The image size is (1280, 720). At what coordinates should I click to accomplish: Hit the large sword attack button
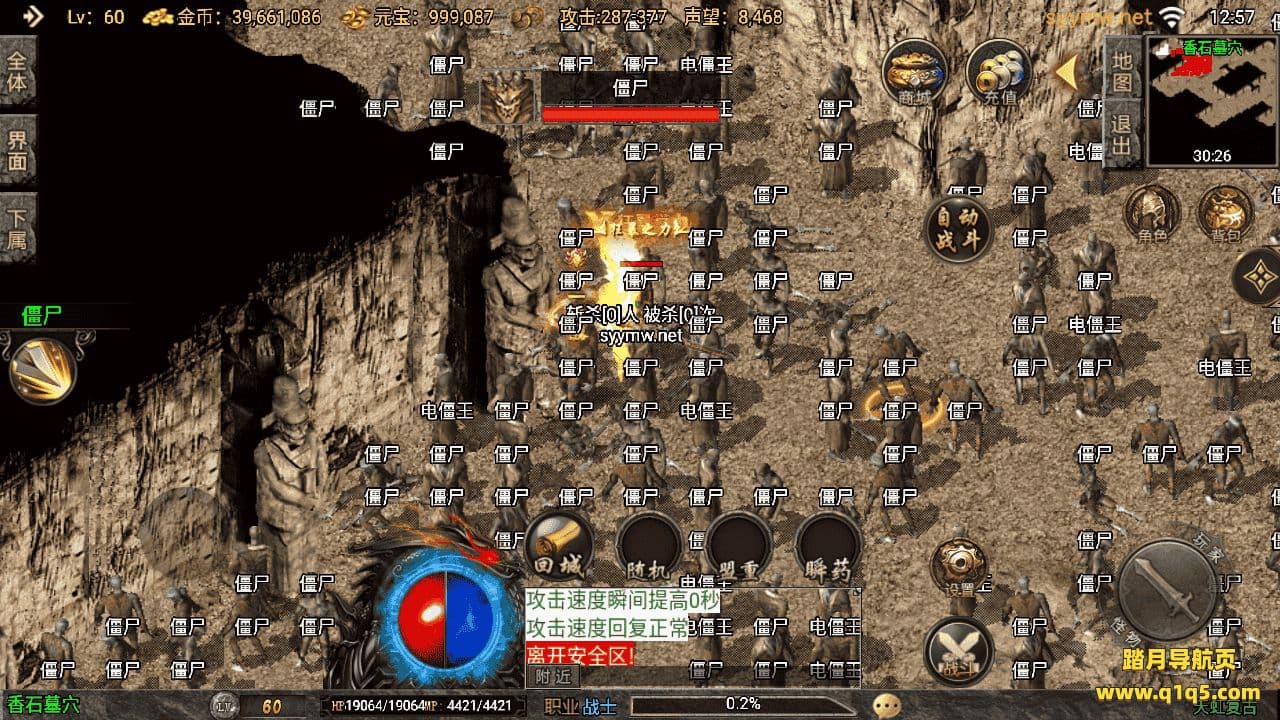[x=1166, y=590]
